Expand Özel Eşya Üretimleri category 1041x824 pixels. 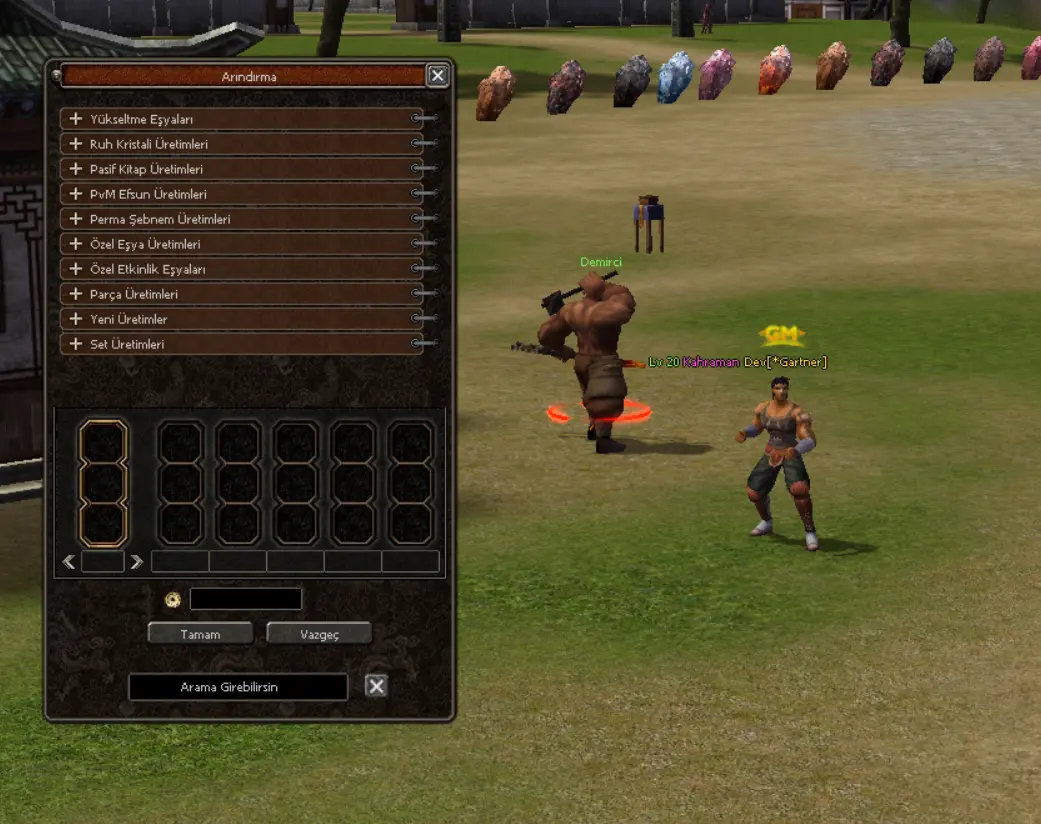coord(76,244)
